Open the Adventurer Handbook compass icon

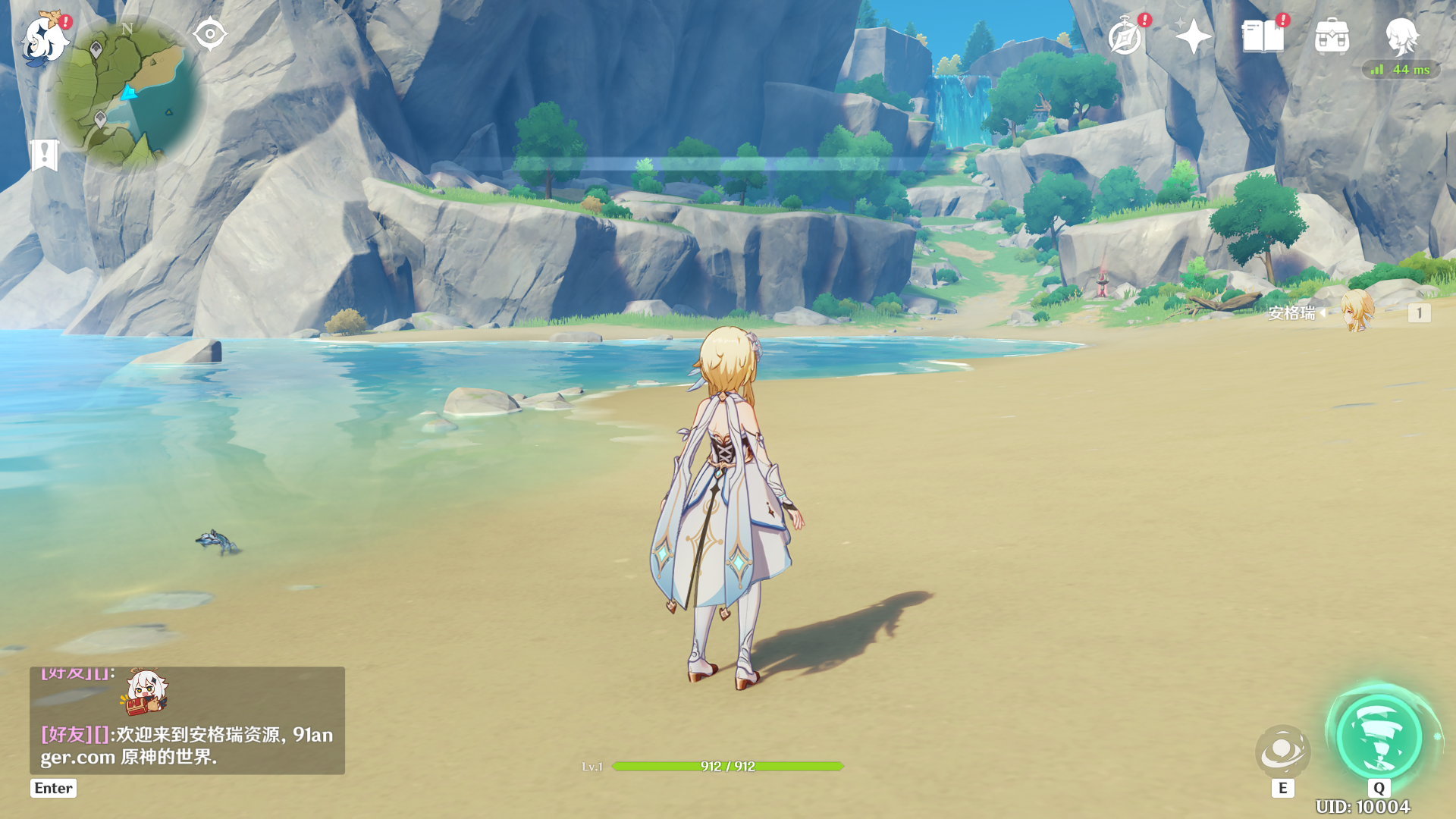pos(1125,37)
